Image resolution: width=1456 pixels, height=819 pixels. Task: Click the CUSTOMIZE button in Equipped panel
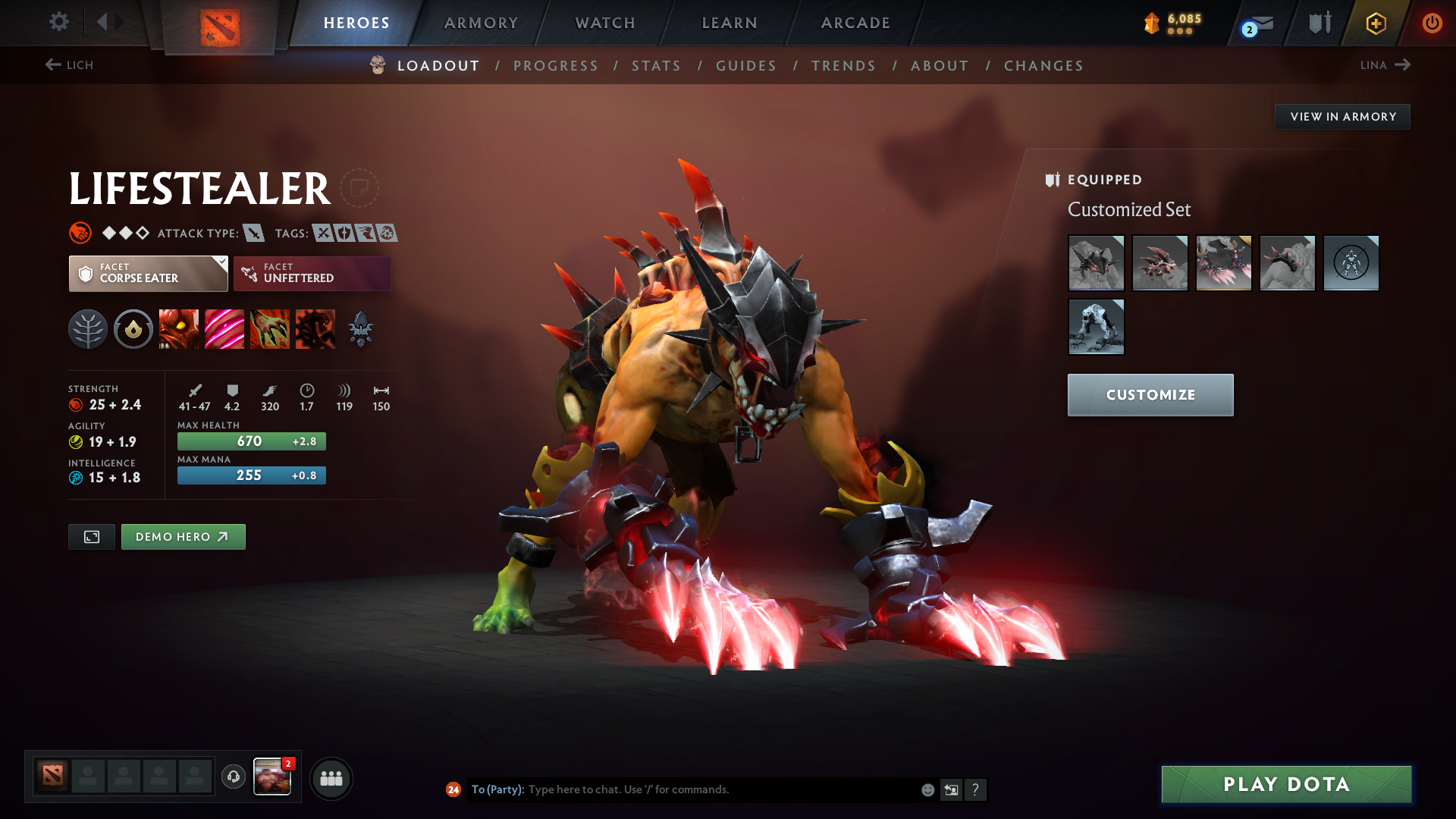tap(1150, 394)
